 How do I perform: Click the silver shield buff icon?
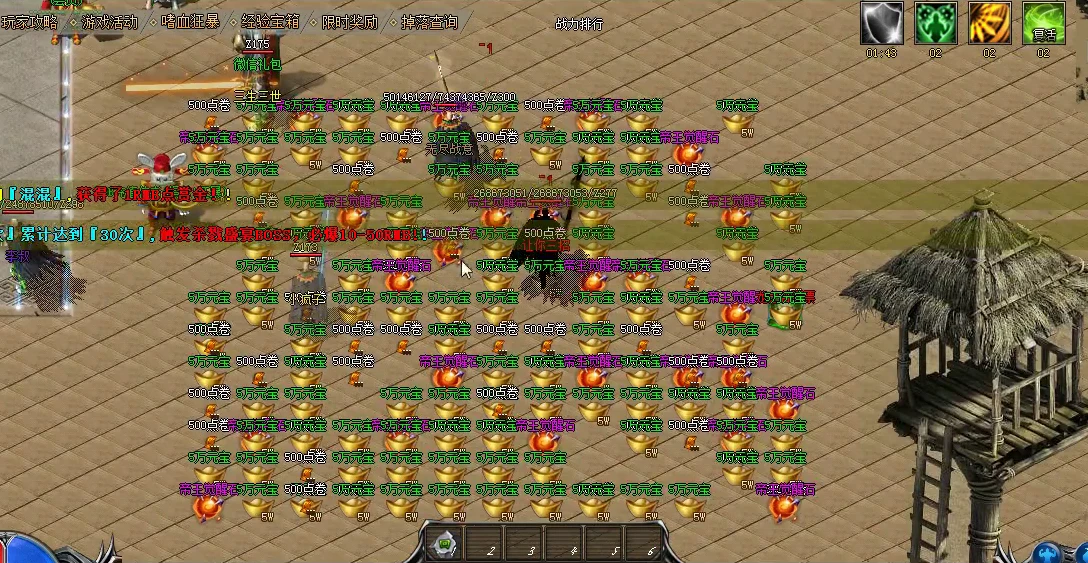tap(882, 23)
